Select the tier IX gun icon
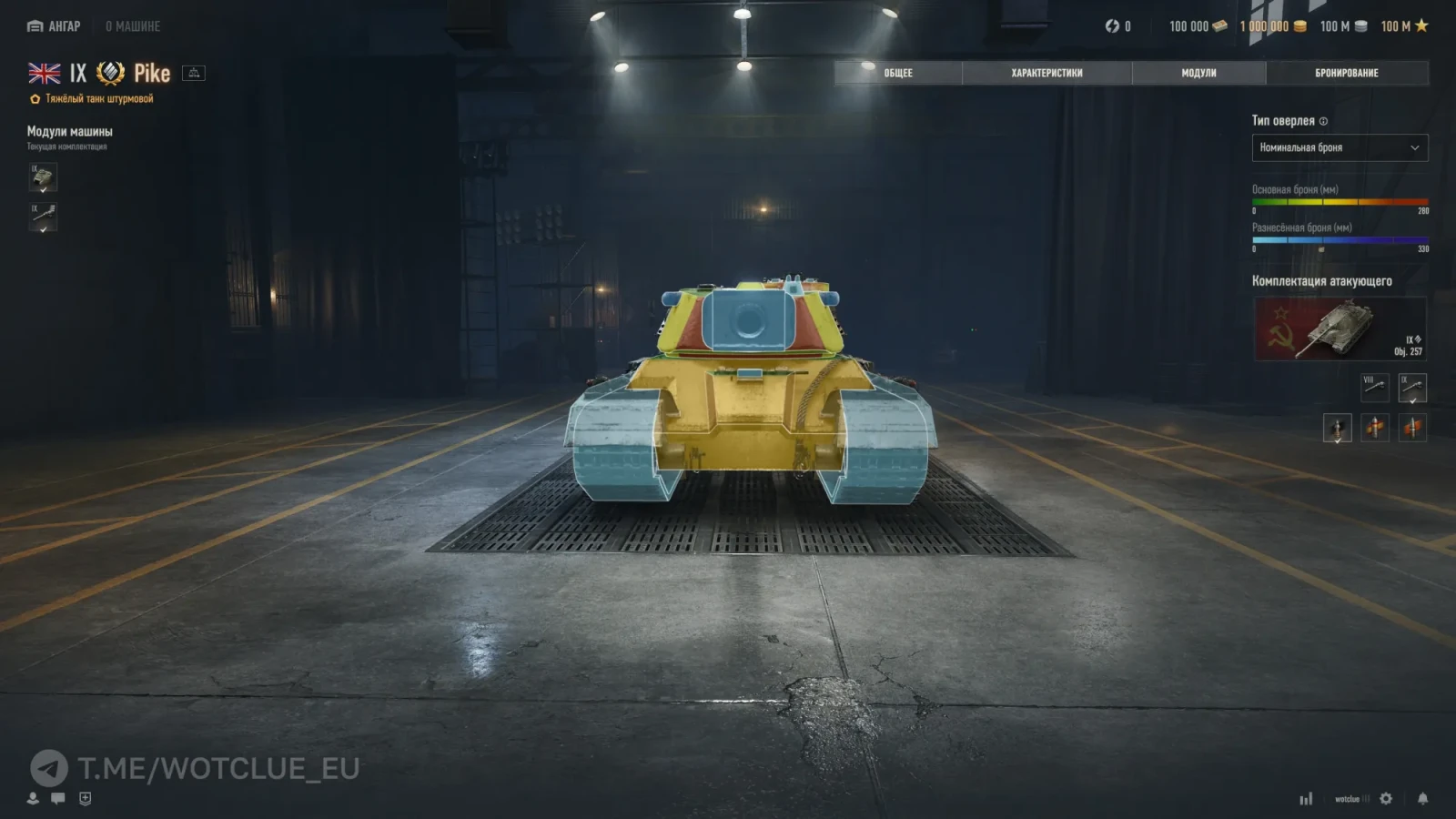This screenshot has height=819, width=1456. pos(1411,388)
